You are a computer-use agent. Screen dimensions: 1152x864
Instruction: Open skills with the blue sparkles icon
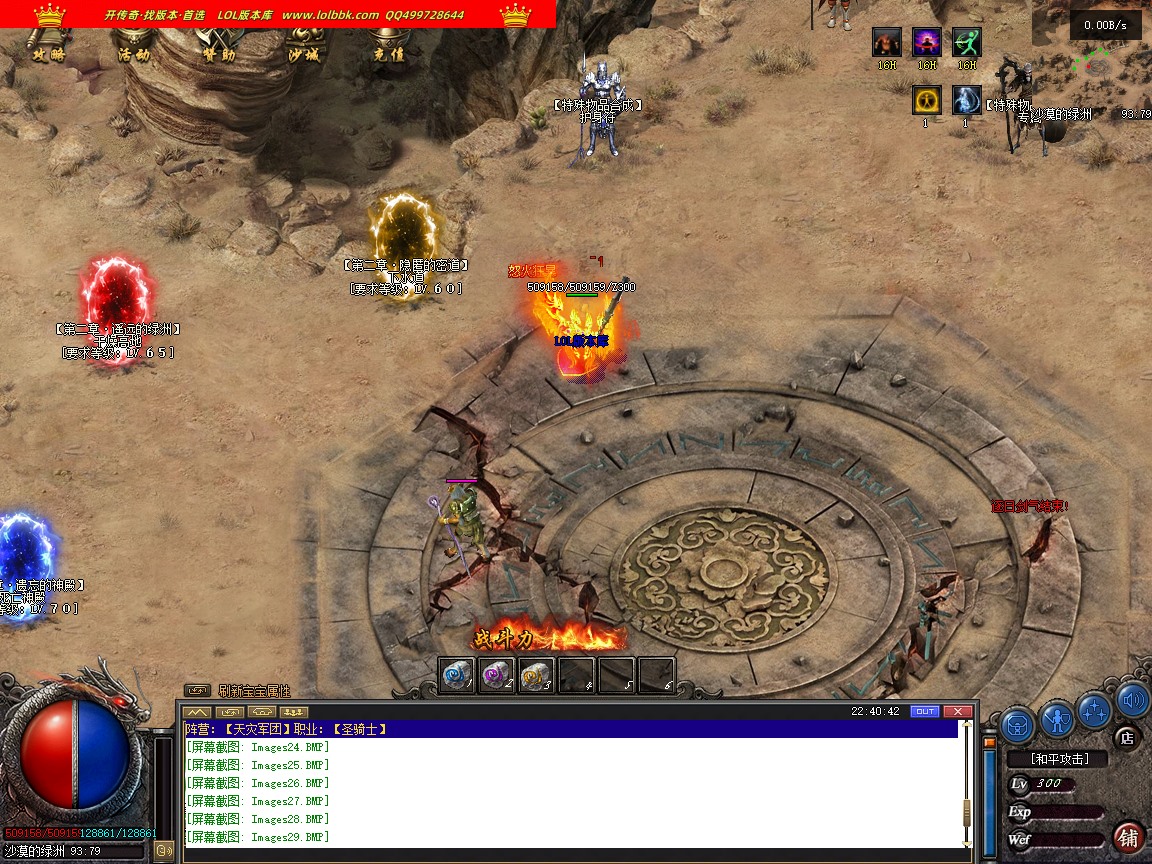click(1095, 709)
